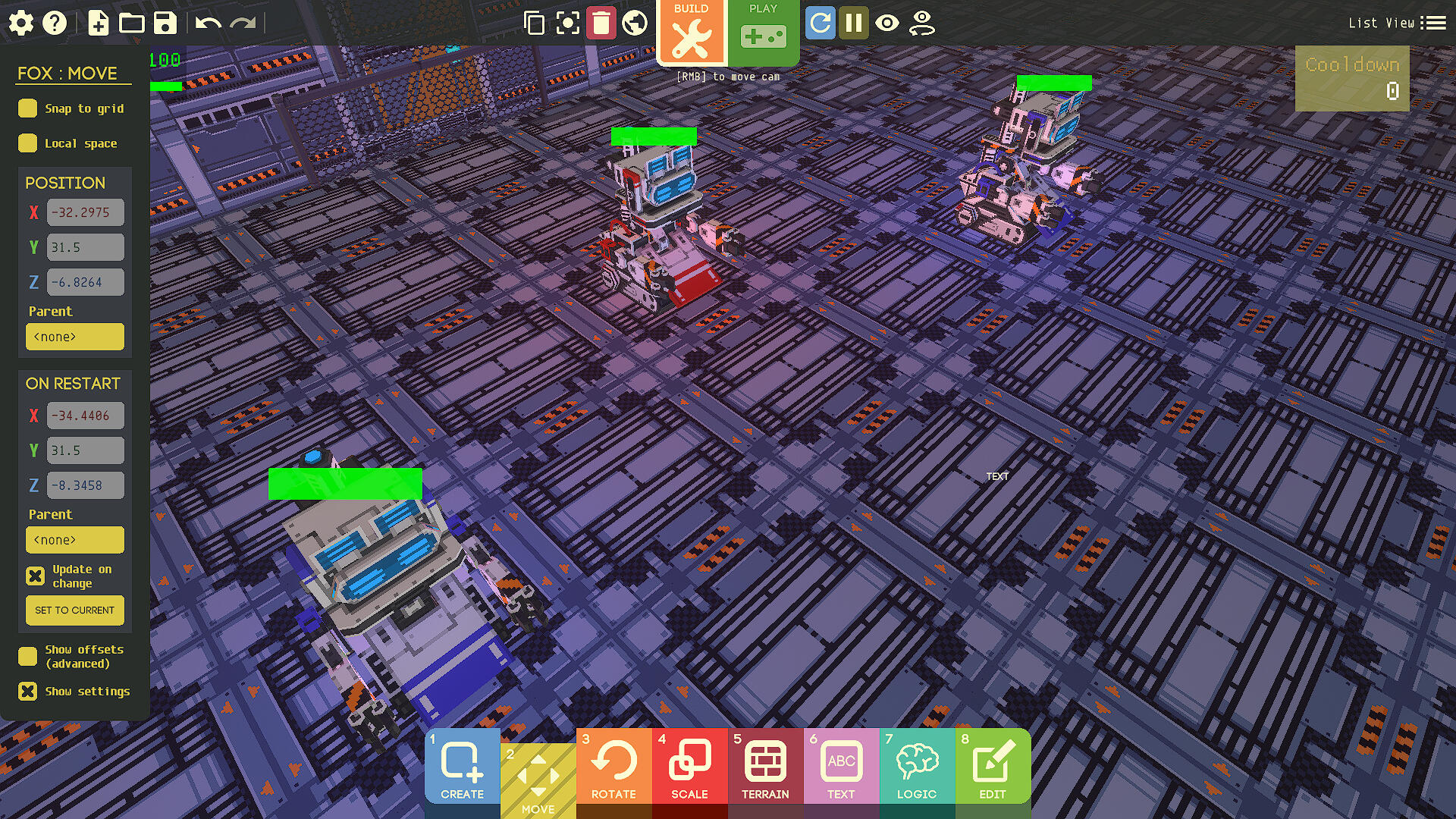Switch to the PLAY tab

pos(763,30)
